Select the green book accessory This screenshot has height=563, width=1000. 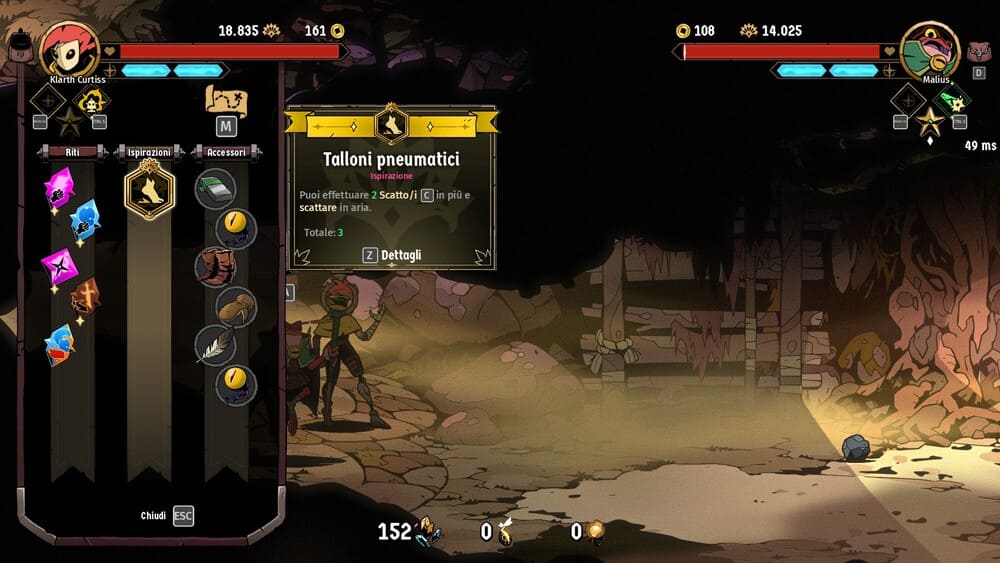point(214,189)
